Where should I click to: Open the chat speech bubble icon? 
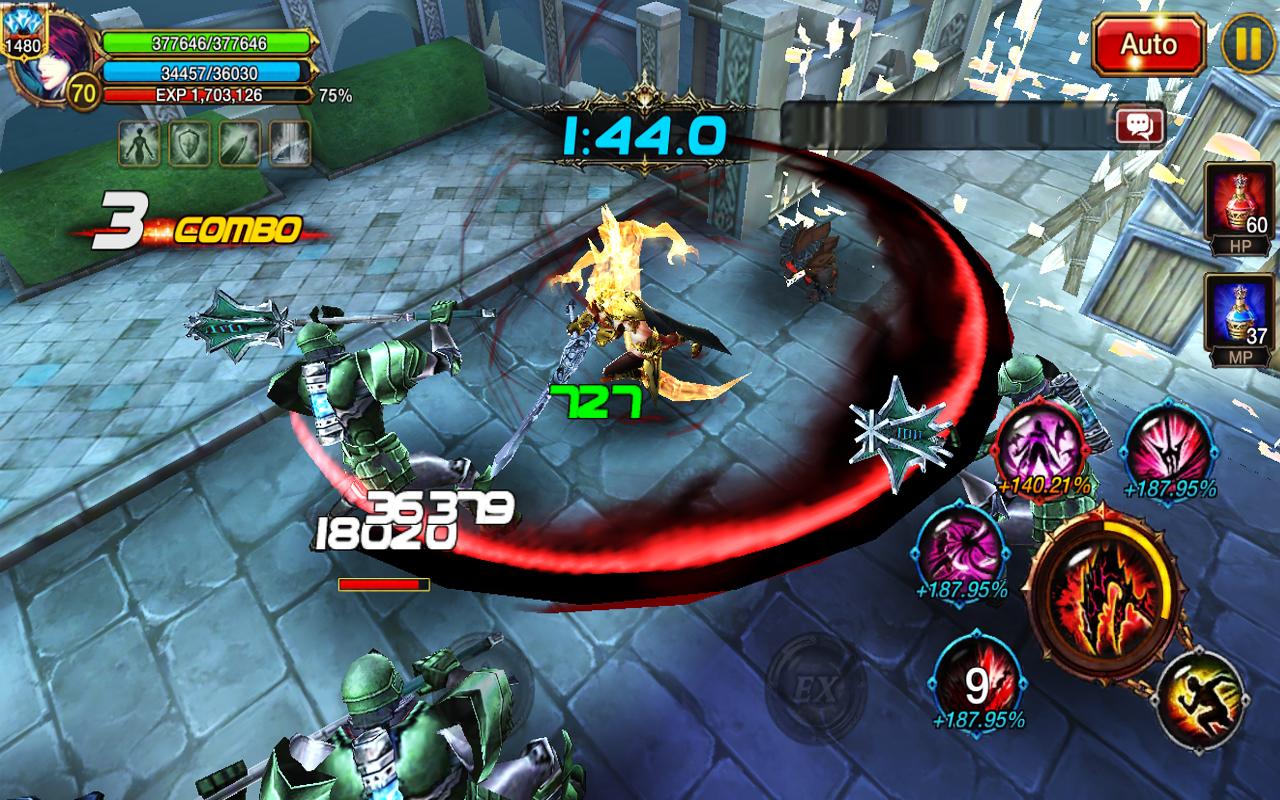pos(1142,125)
